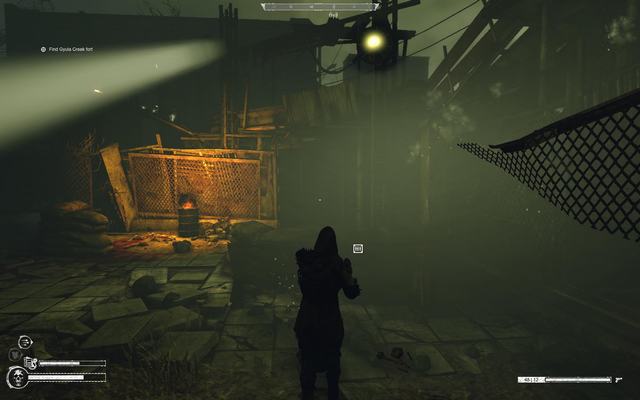Click the dim round emblem icon

tap(14, 354)
